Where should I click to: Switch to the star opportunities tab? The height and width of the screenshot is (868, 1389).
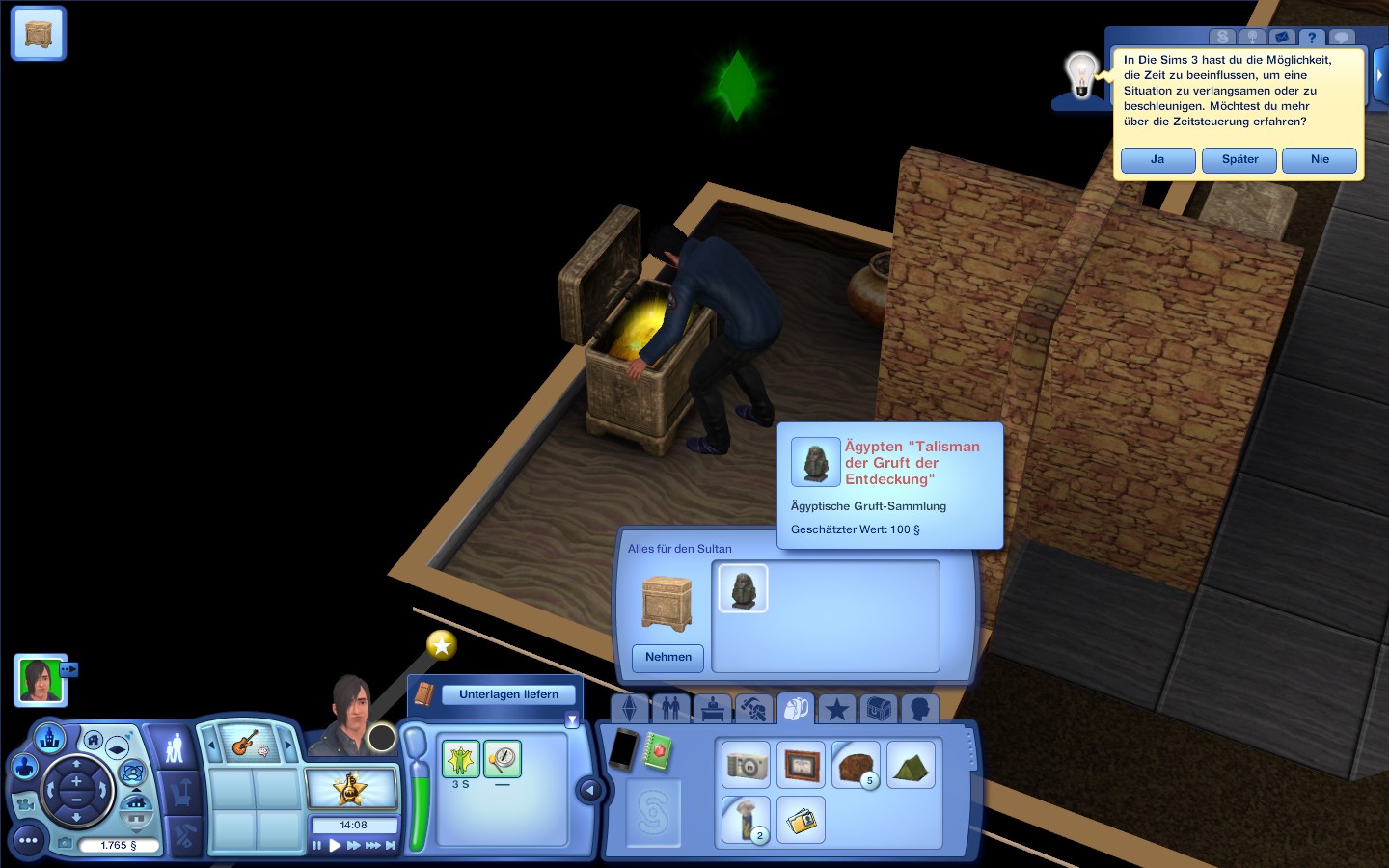(836, 710)
